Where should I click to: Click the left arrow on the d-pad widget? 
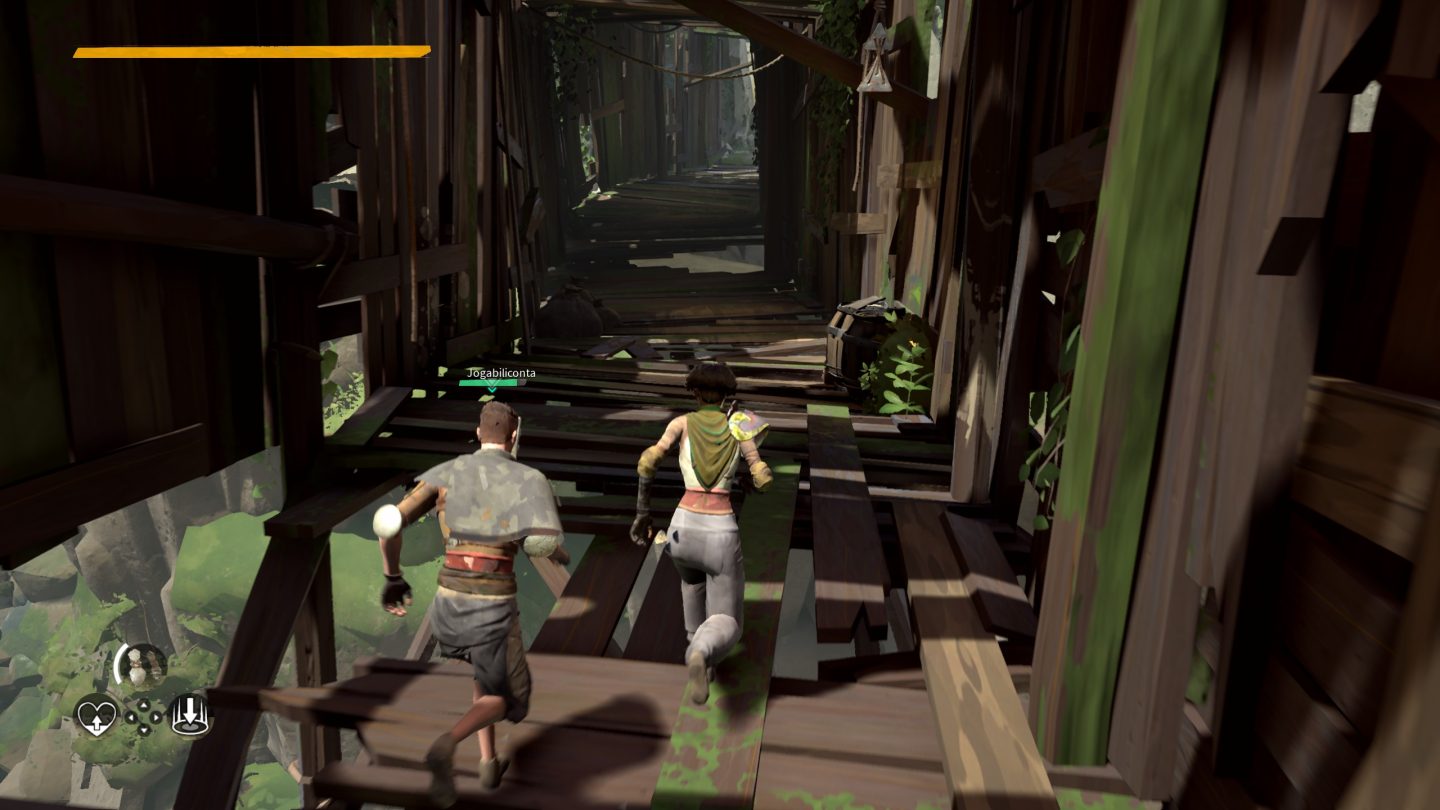[131, 717]
